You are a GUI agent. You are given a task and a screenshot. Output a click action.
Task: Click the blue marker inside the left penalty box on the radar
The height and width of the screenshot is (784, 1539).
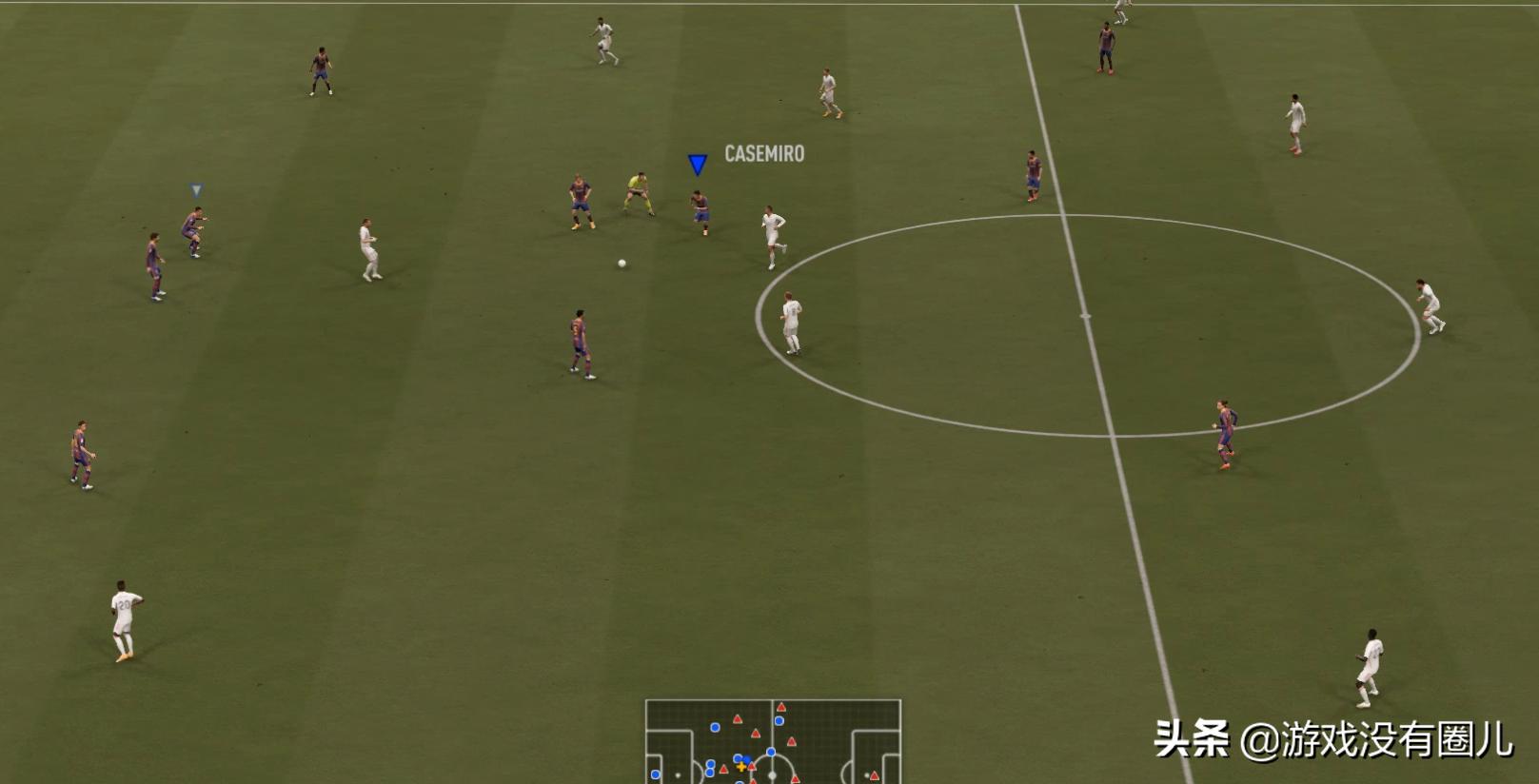tap(655, 774)
